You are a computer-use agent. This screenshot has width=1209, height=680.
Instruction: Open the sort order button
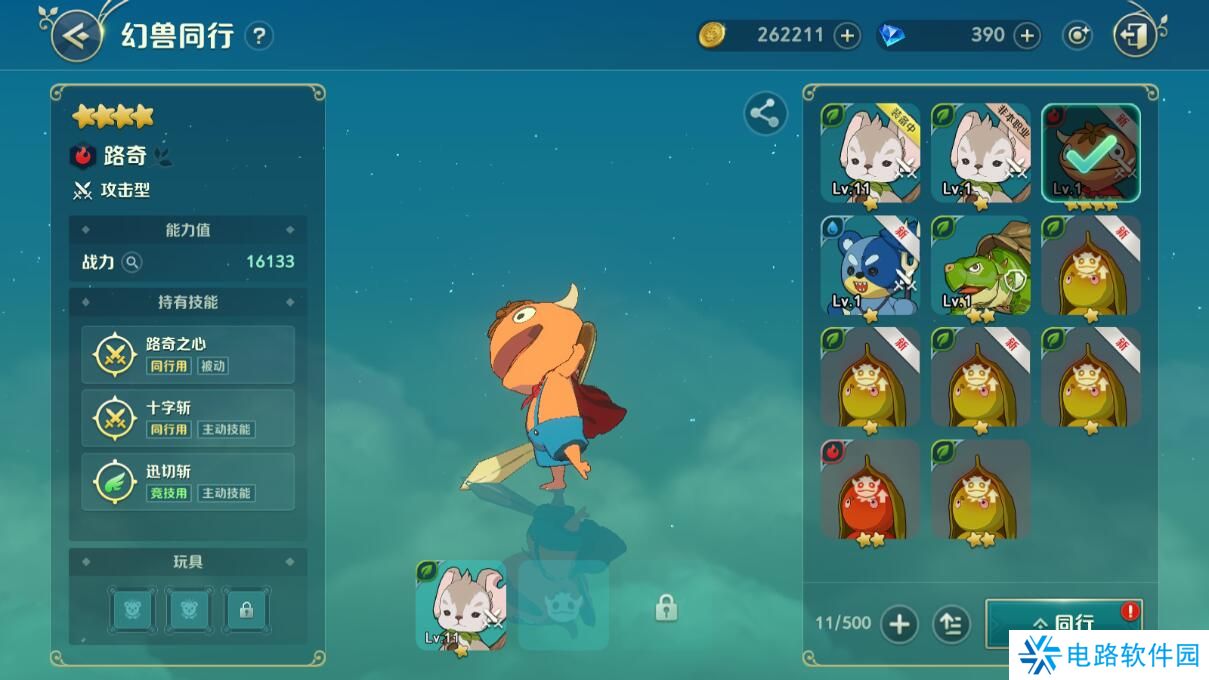[x=951, y=624]
